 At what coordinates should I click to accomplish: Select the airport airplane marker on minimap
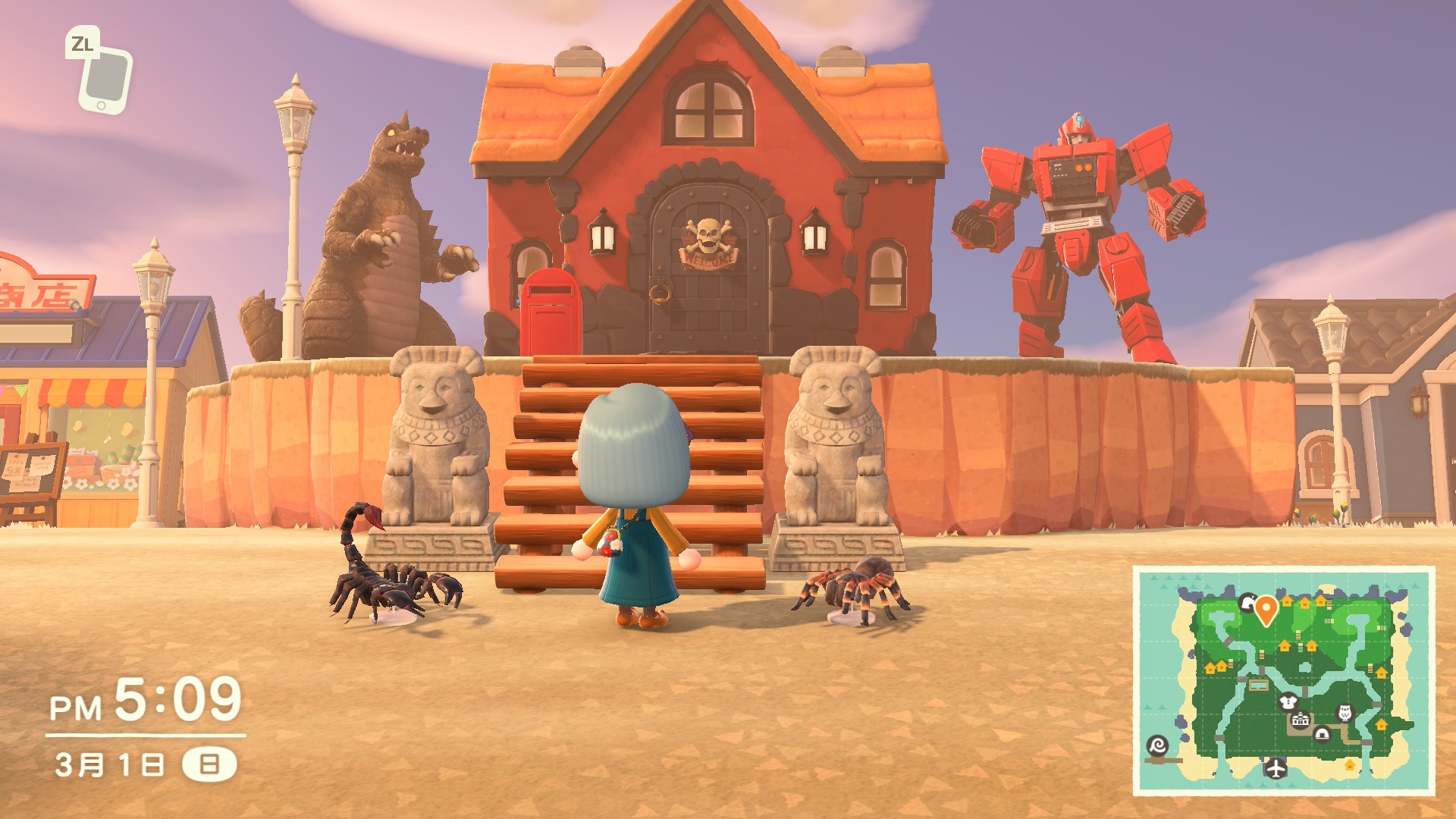(1276, 768)
